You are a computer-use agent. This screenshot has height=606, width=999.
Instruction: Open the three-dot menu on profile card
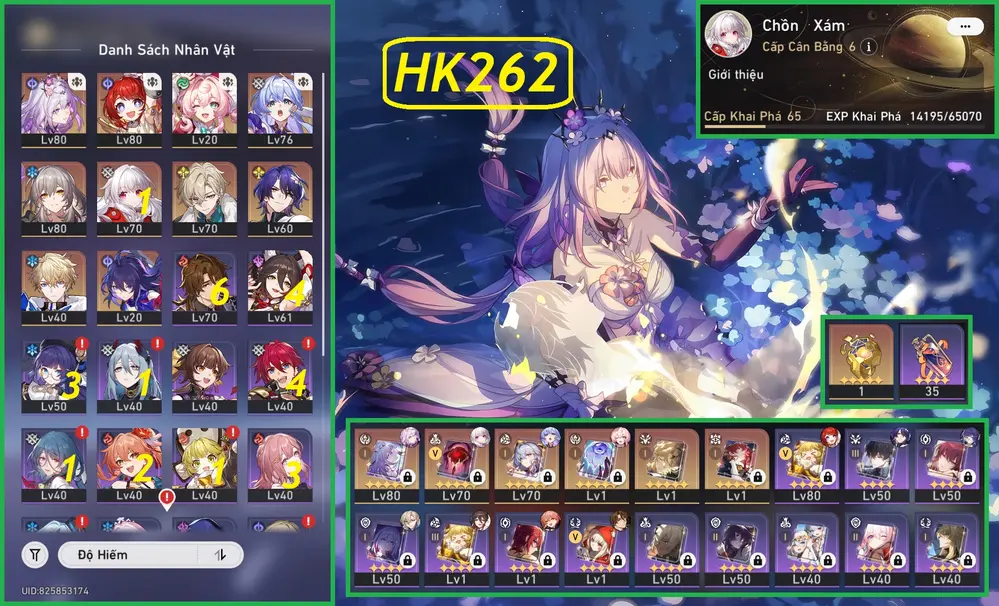[x=964, y=27]
